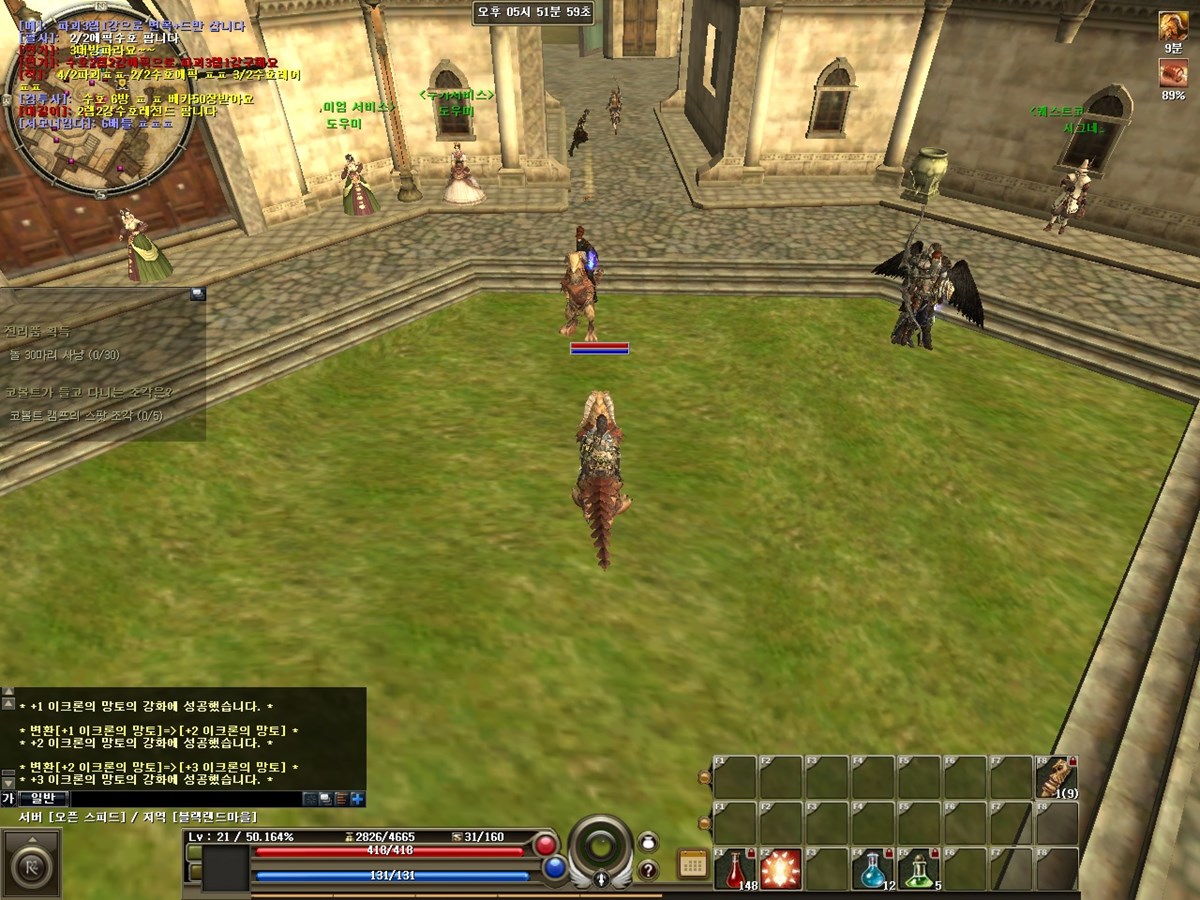Open the round R emblem menu button

(x=30, y=864)
